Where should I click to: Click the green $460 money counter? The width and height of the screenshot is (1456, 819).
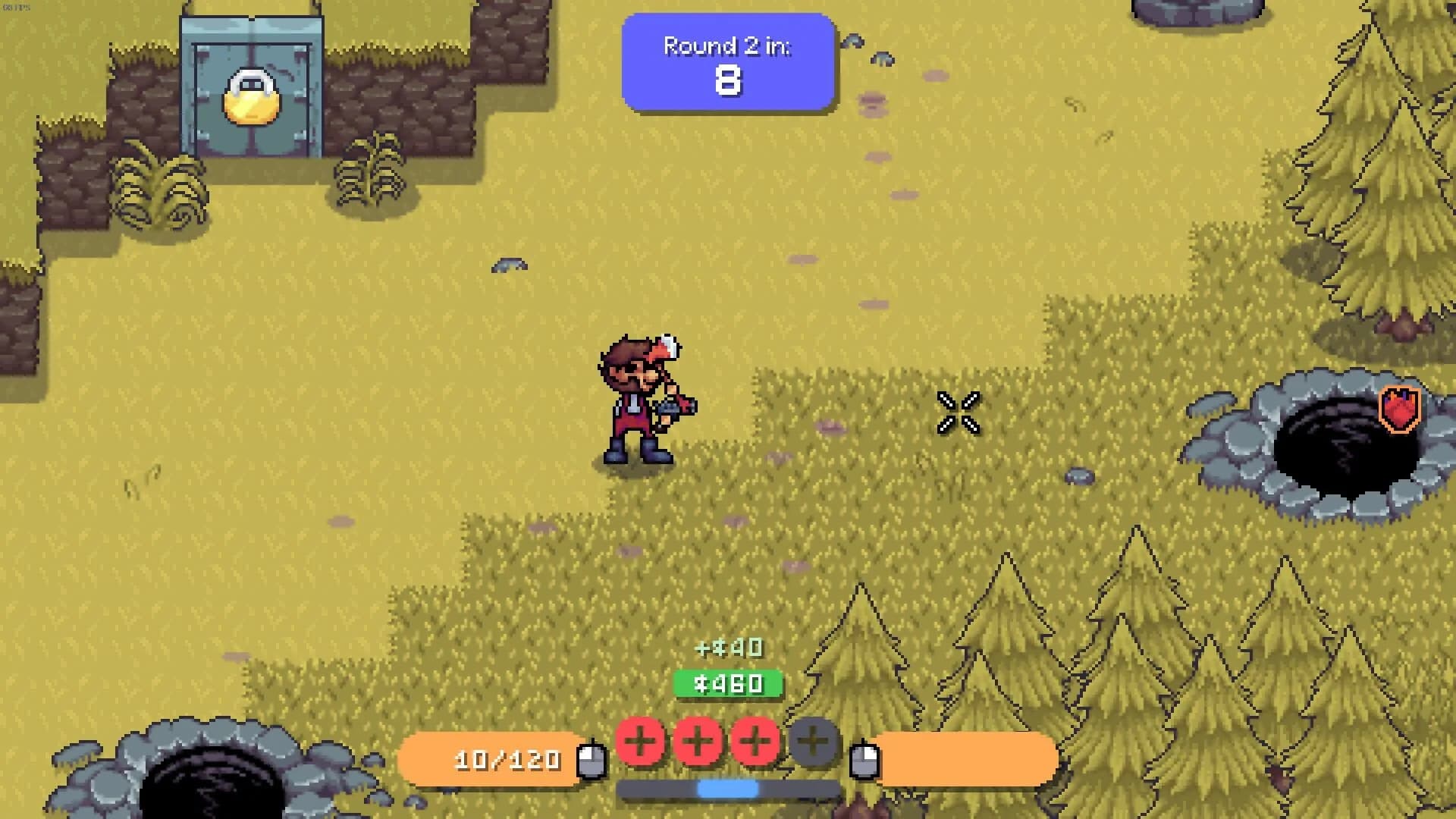(726, 683)
